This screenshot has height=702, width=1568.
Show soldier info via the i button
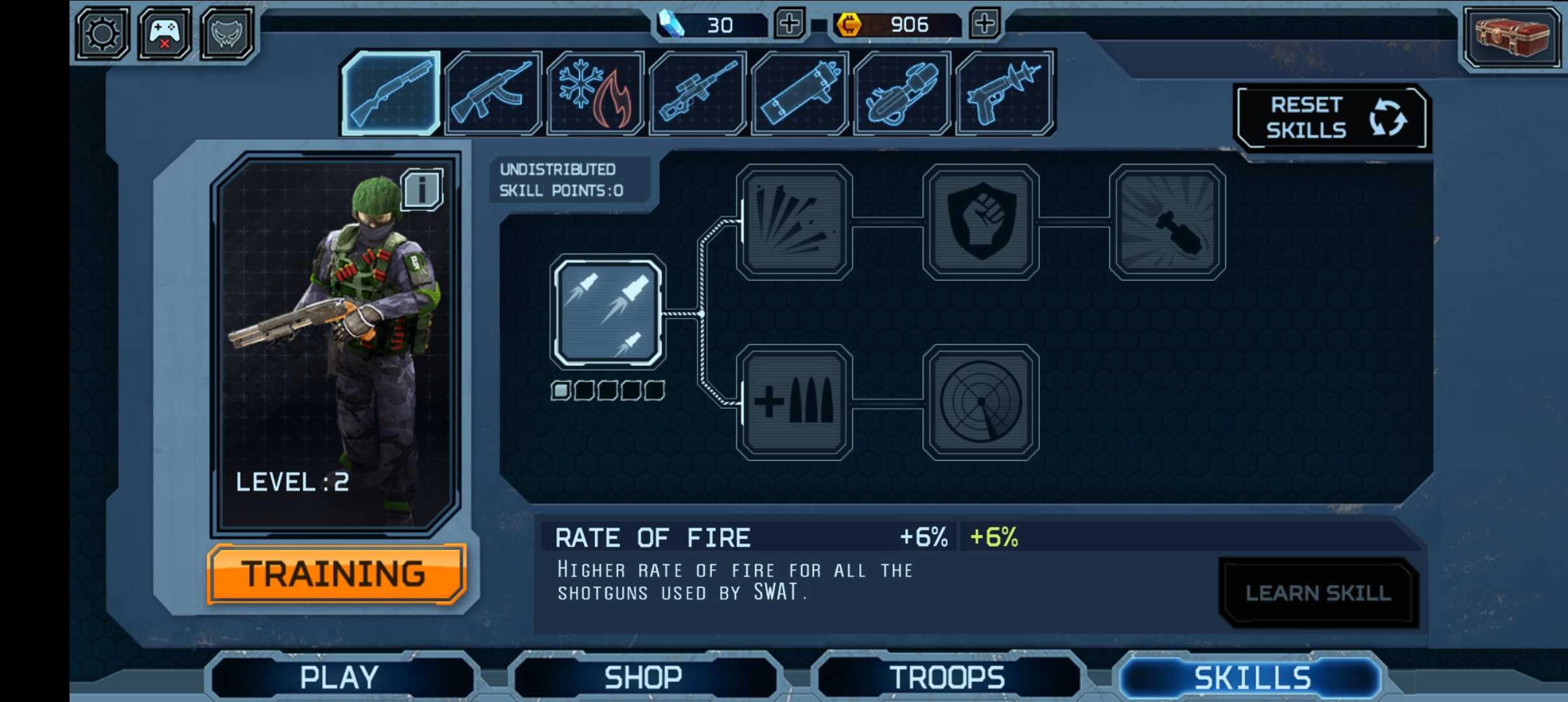click(422, 189)
